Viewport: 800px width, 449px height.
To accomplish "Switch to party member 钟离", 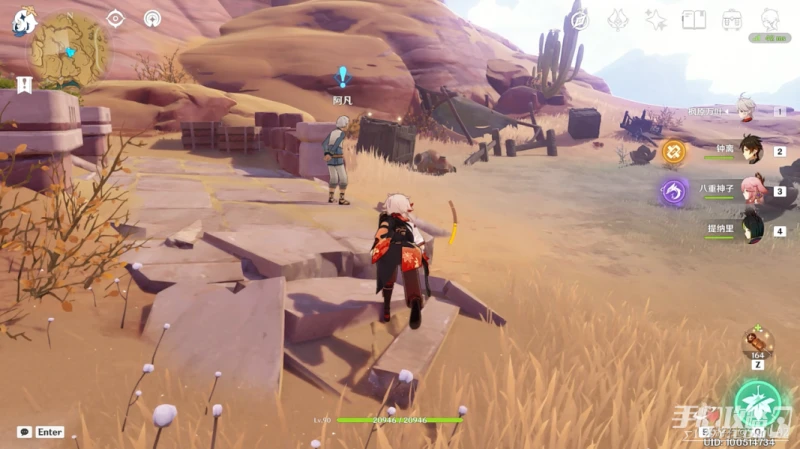I will pyautogui.click(x=749, y=149).
